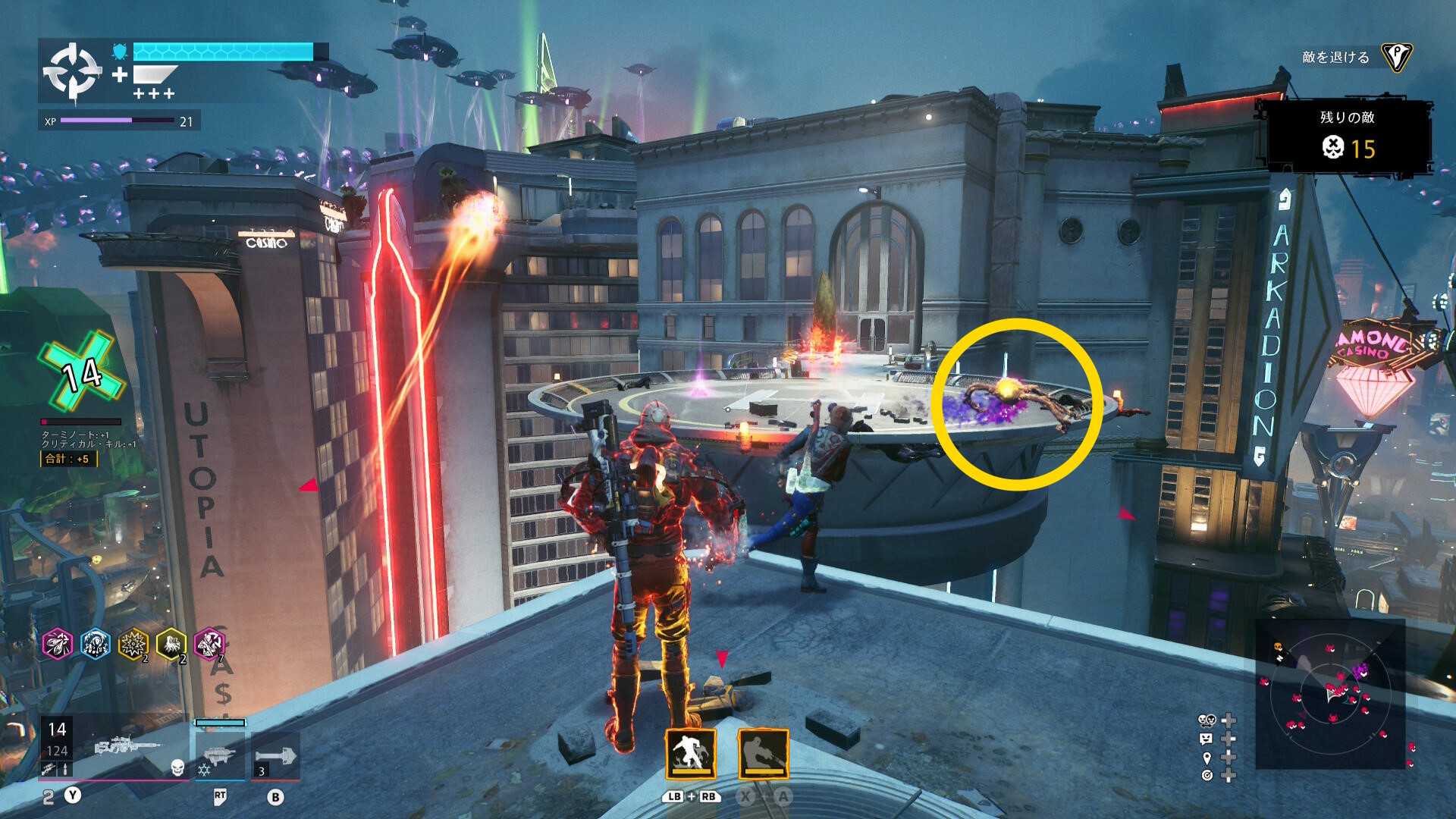Click the blue hooded figure buff icon

click(x=96, y=645)
